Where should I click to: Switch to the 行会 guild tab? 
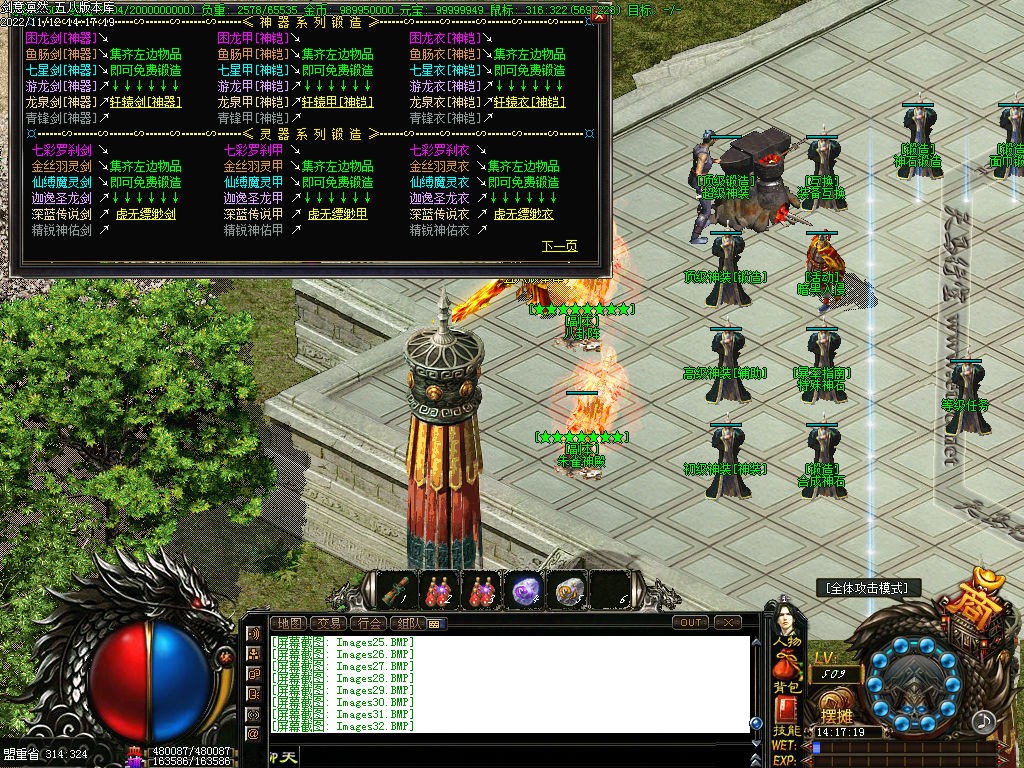tap(370, 623)
